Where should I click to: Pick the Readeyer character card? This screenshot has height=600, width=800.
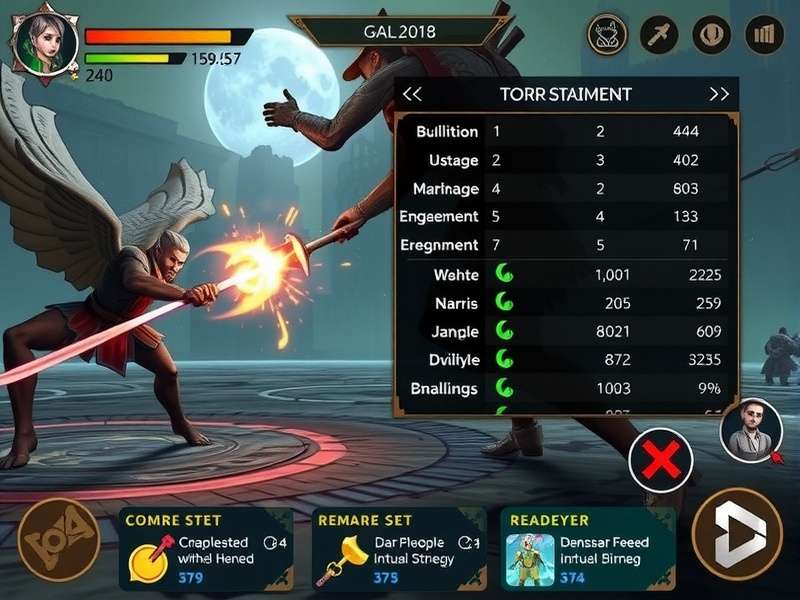[590, 548]
